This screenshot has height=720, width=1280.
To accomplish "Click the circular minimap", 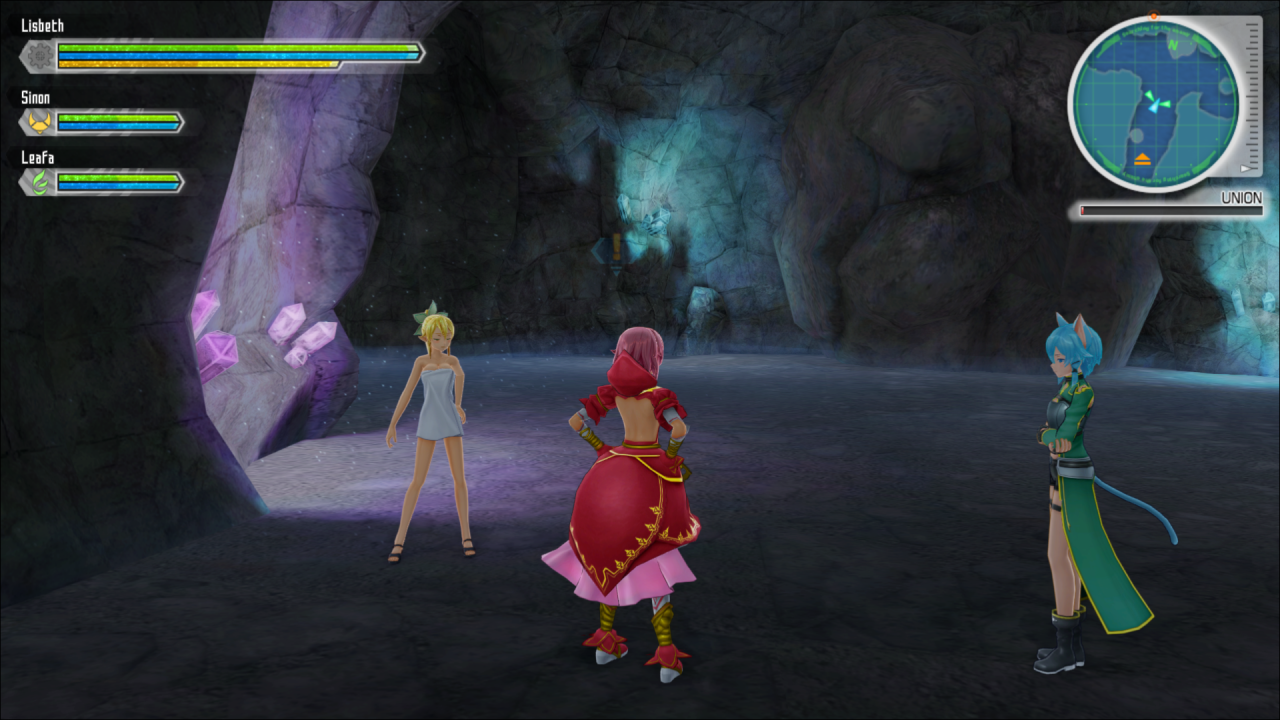I will (1155, 103).
